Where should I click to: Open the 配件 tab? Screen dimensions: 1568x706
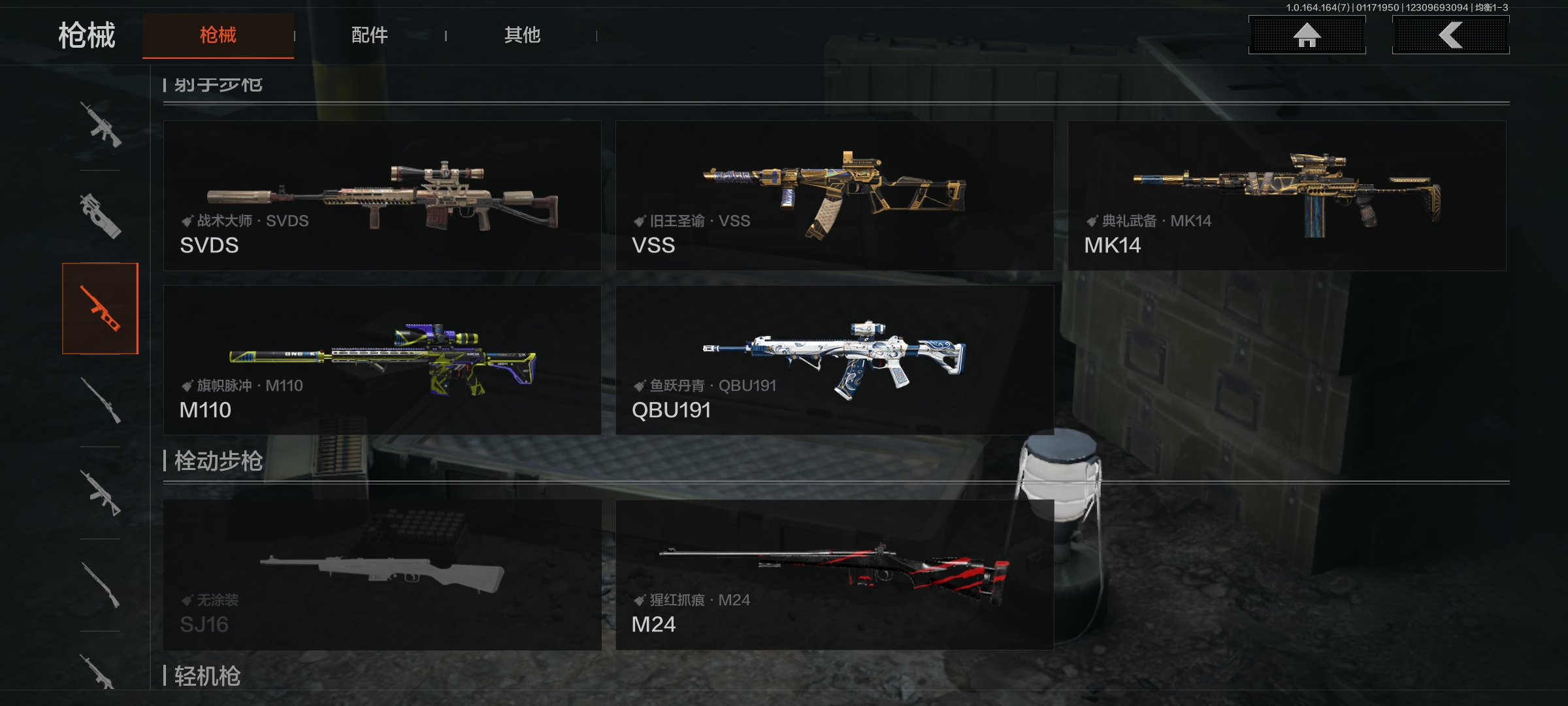[370, 35]
